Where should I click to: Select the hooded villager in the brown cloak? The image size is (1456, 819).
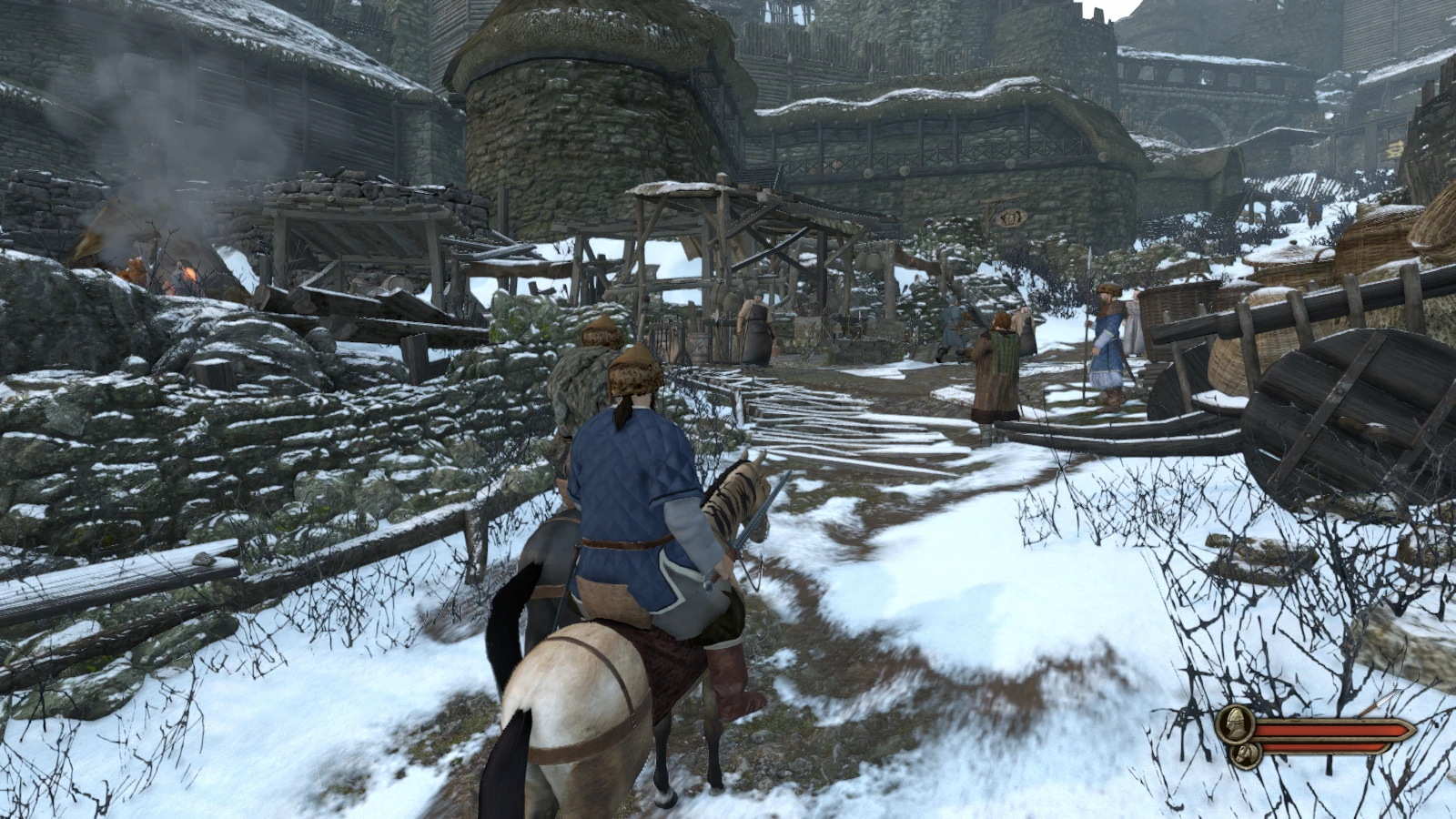click(x=996, y=364)
